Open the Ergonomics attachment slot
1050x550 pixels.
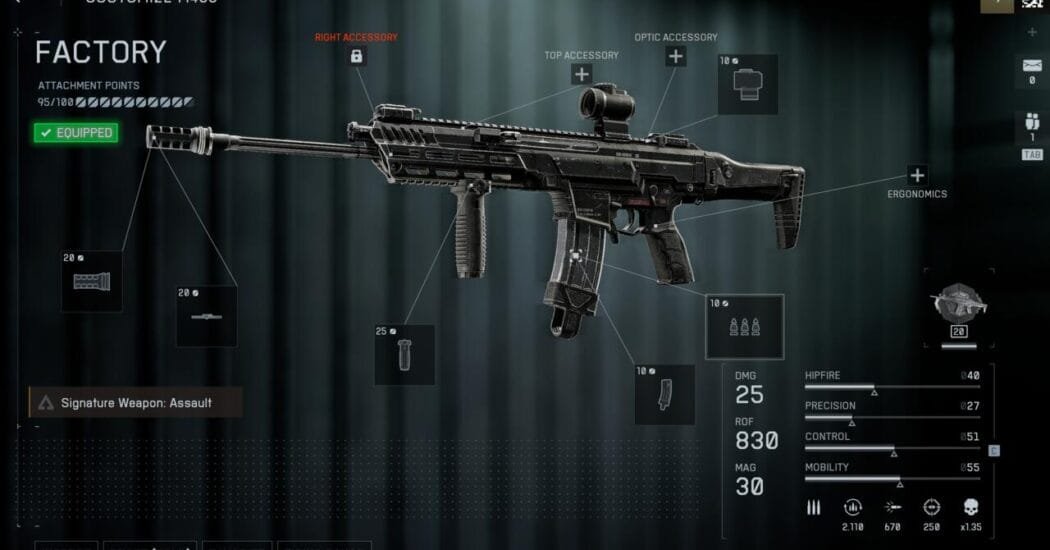click(916, 175)
